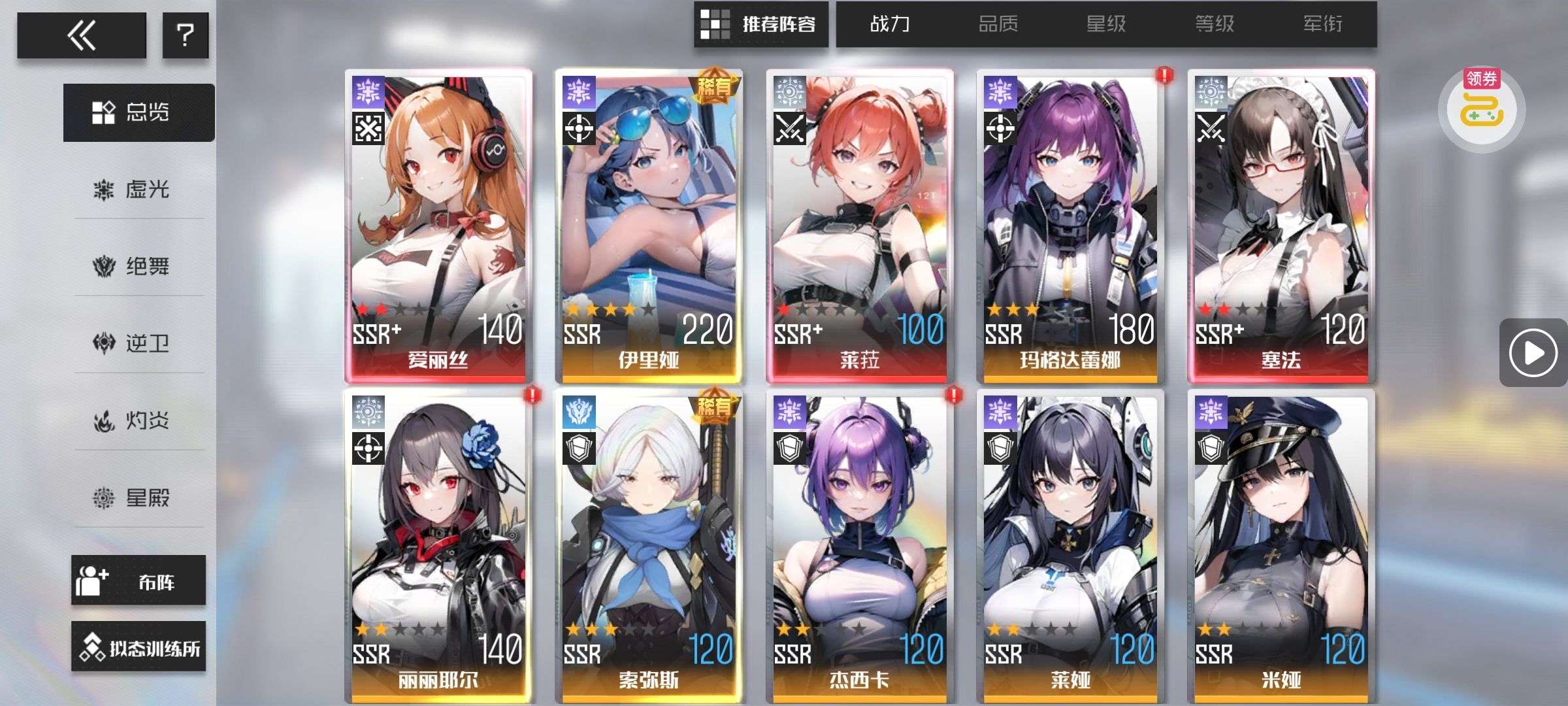This screenshot has height=706, width=1568.
Task: Go back using the double-arrow button
Action: tap(82, 35)
